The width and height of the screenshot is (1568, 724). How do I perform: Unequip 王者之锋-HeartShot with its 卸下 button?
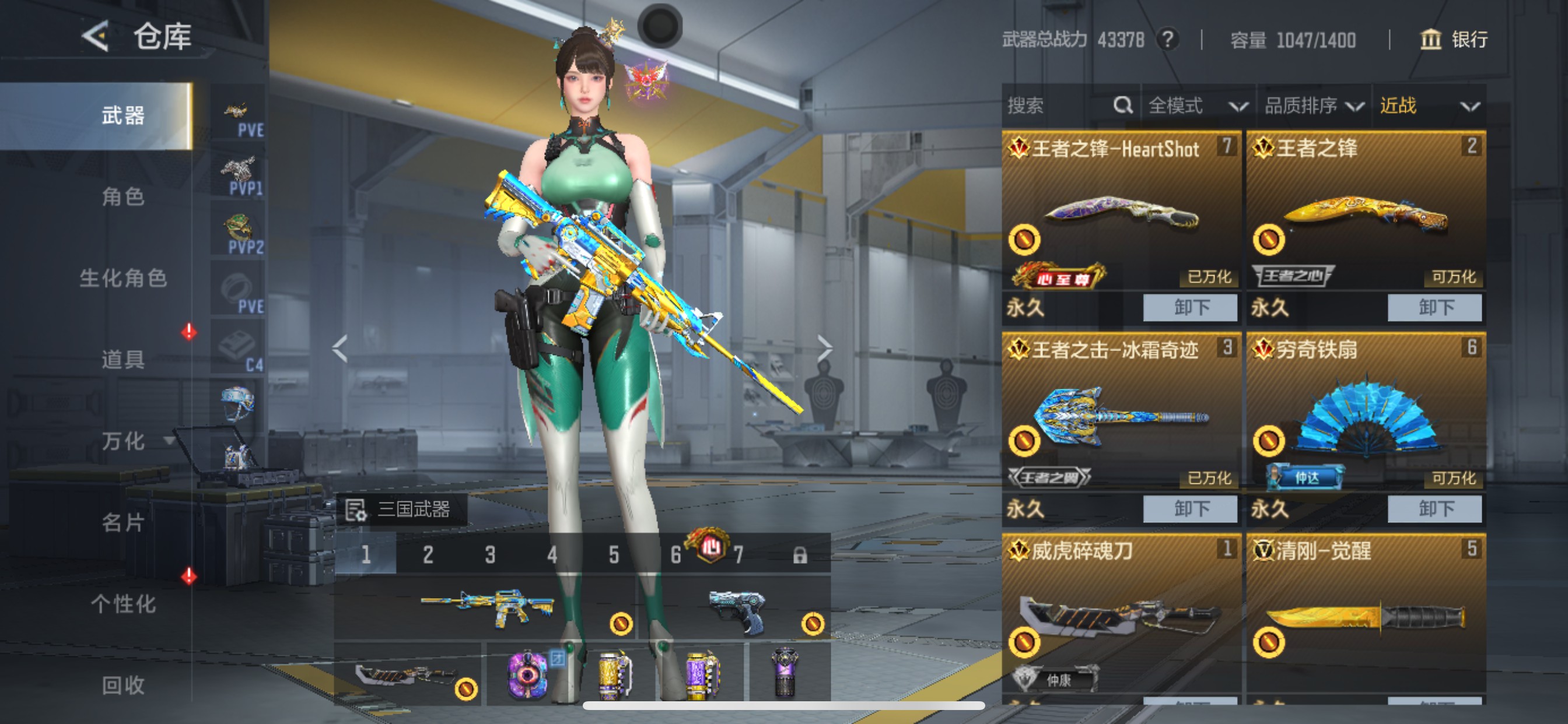1190,308
